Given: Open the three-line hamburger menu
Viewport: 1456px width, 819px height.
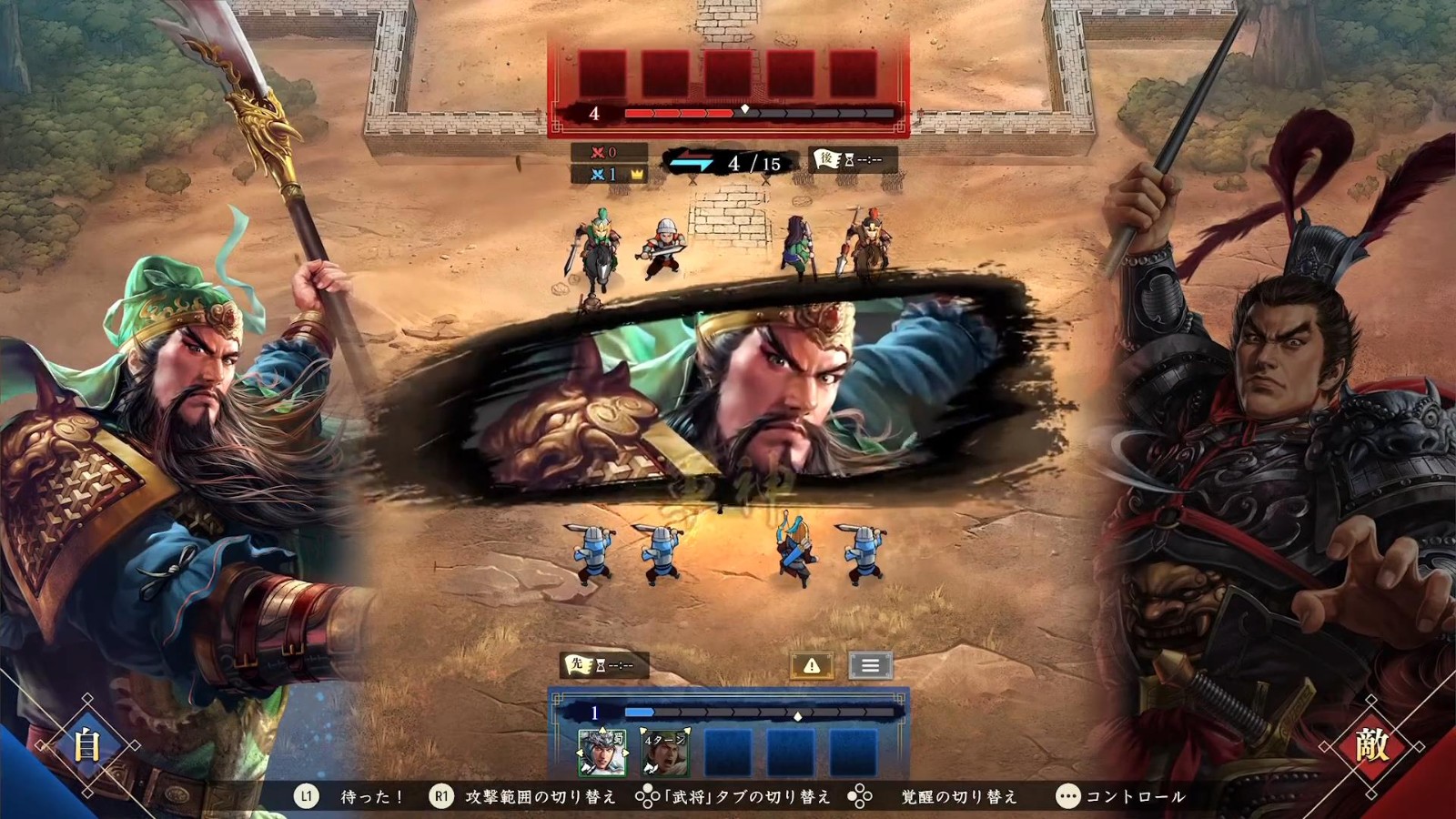Looking at the screenshot, I should [x=870, y=666].
